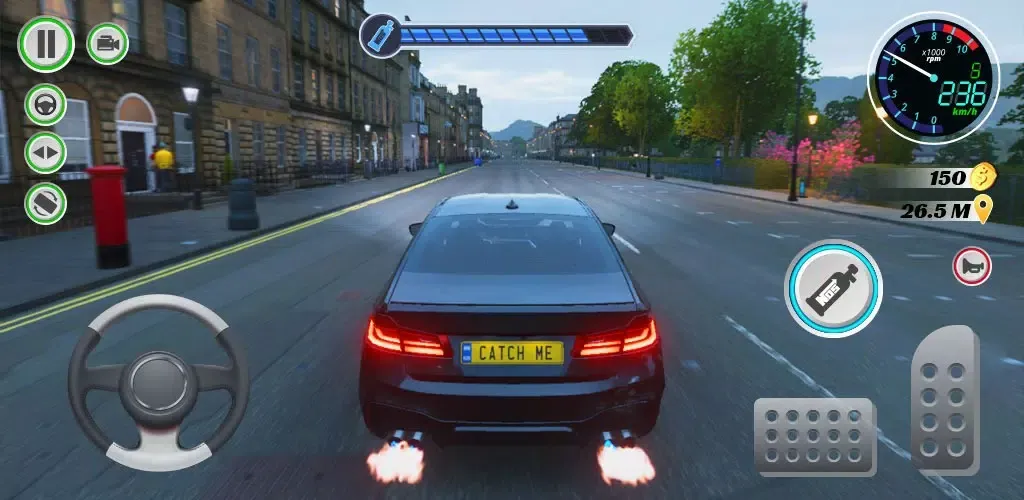
Task: Select steering wheel control mode
Action: point(46,103)
